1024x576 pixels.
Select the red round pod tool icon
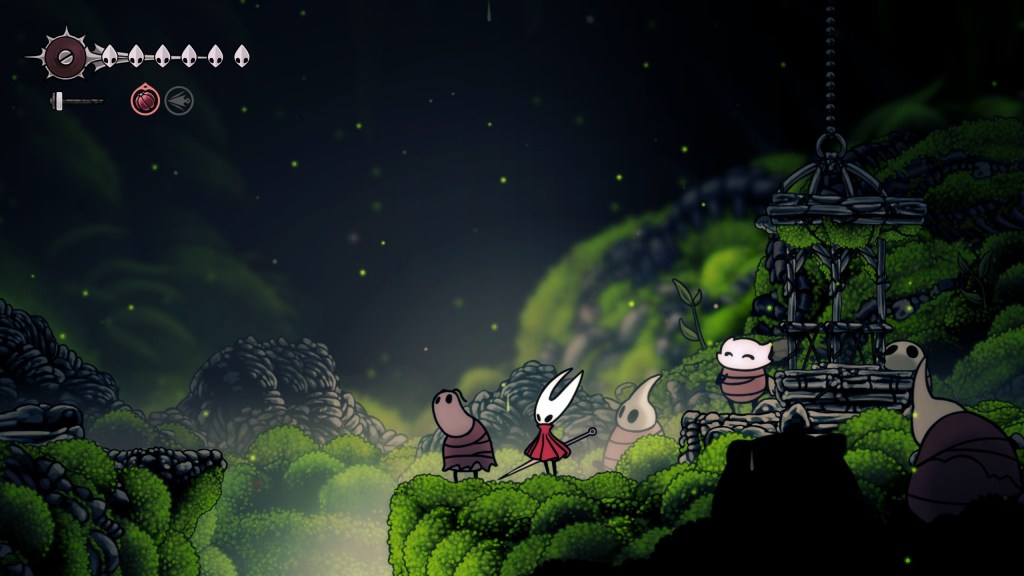coord(145,100)
